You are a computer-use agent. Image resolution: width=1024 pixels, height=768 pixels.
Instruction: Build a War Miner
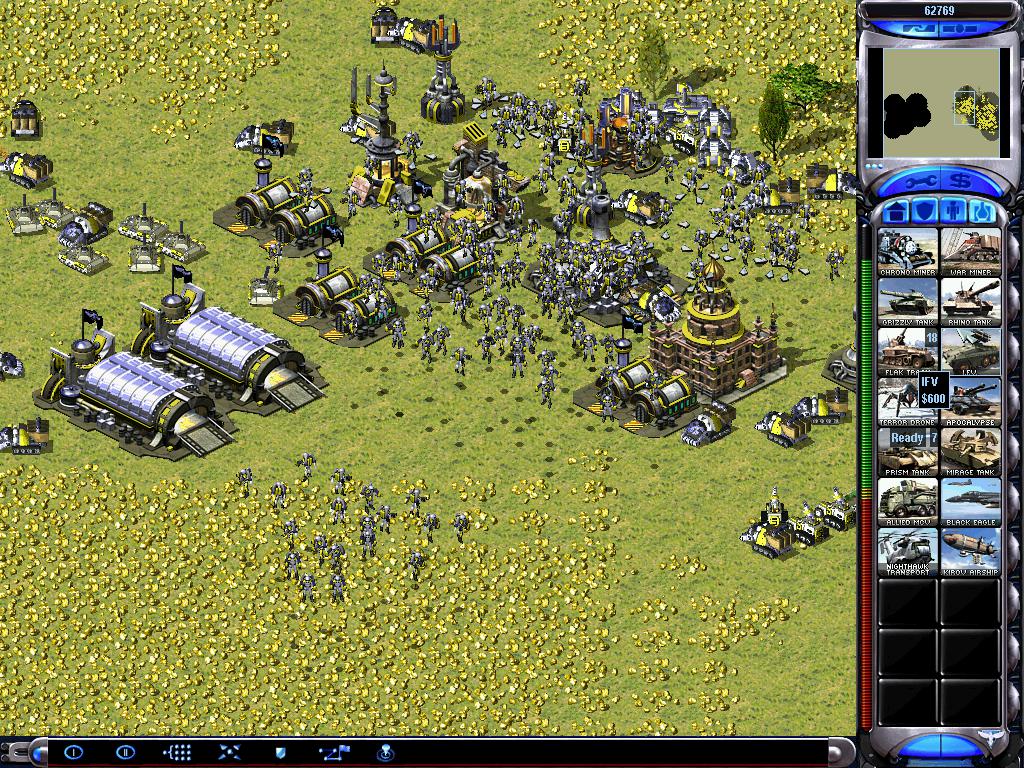pyautogui.click(x=970, y=252)
